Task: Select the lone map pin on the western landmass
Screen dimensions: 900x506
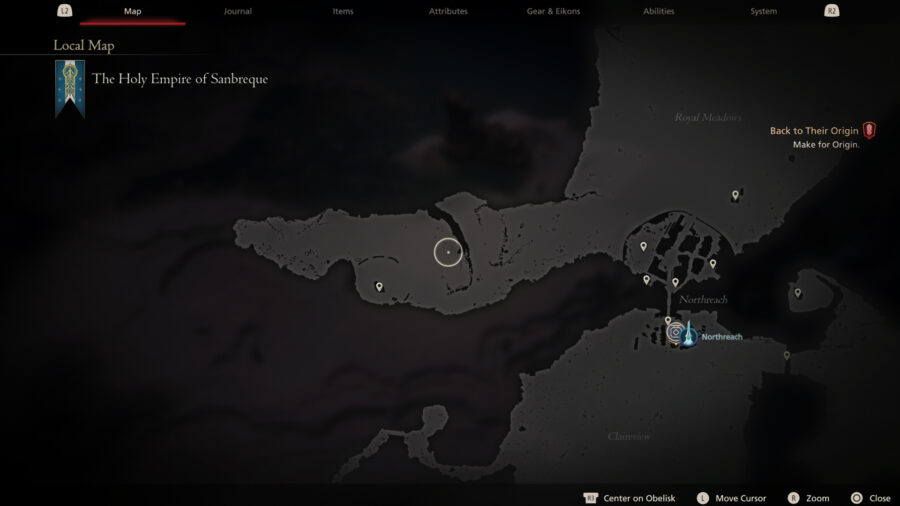Action: click(379, 287)
